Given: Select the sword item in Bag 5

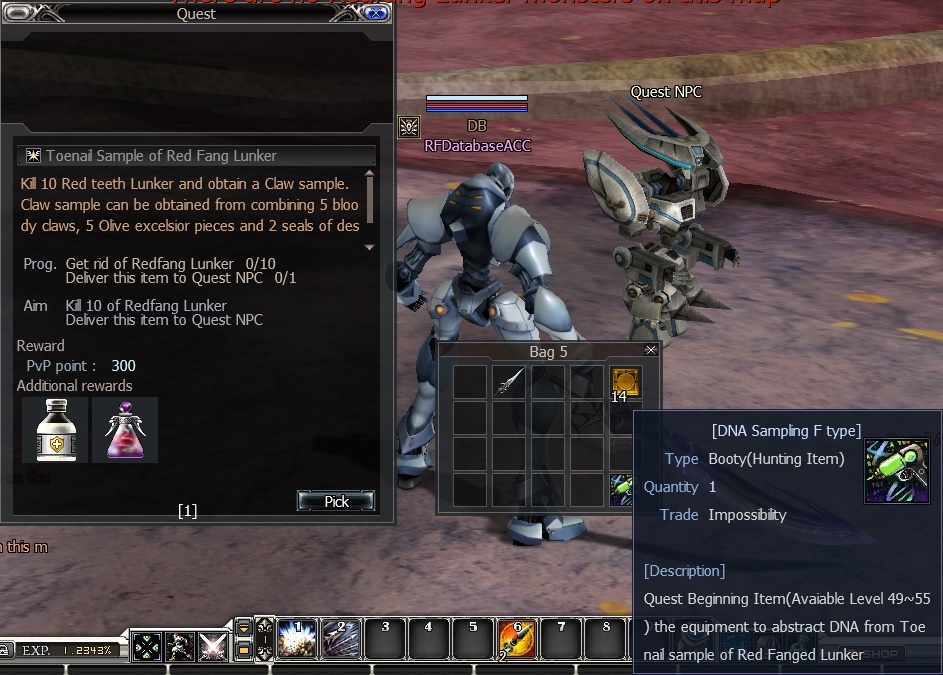Looking at the screenshot, I should tap(510, 381).
